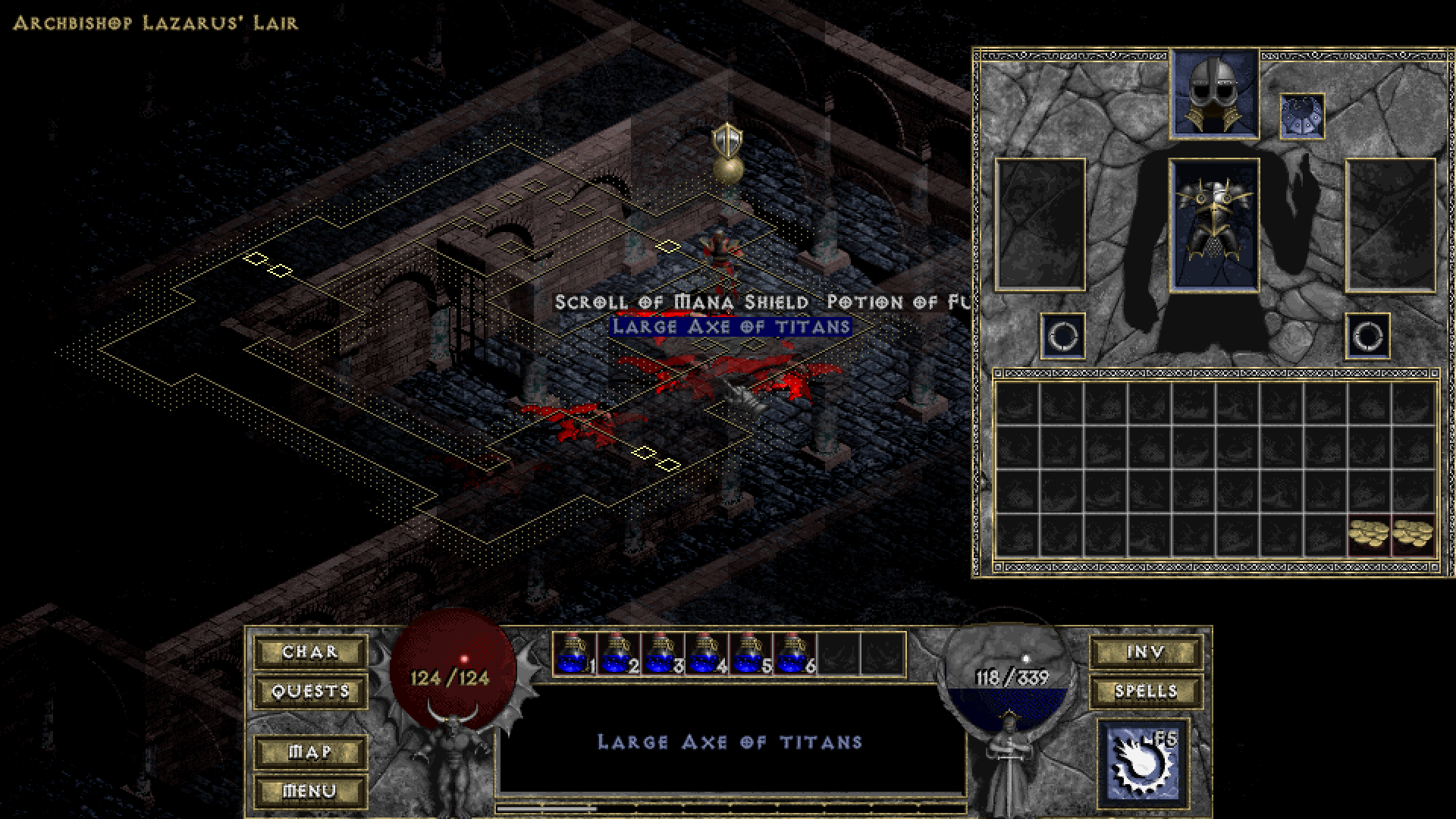
Task: Open the QUESTS log
Action: coord(309,691)
